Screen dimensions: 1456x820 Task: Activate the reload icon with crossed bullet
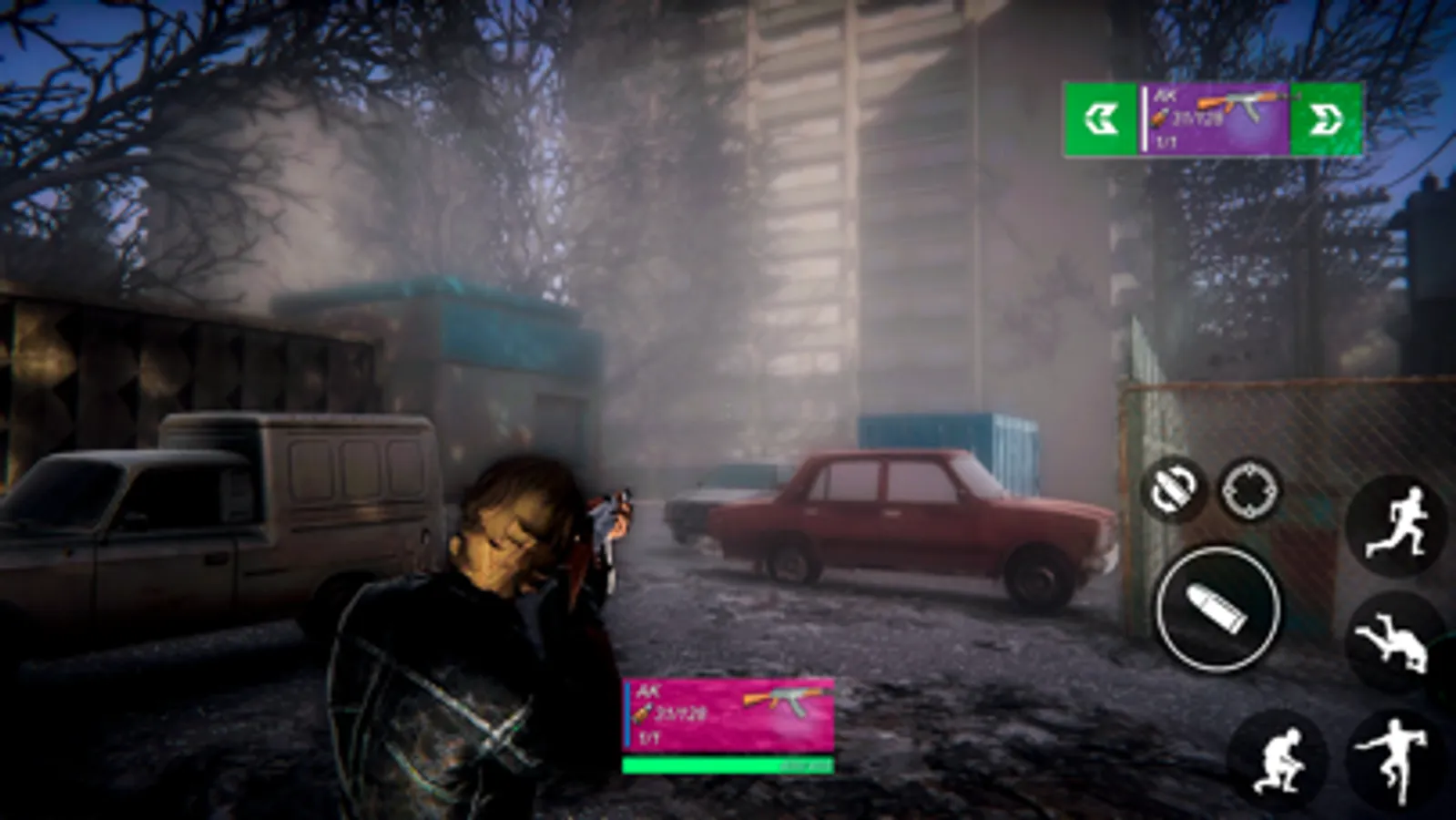(1175, 489)
